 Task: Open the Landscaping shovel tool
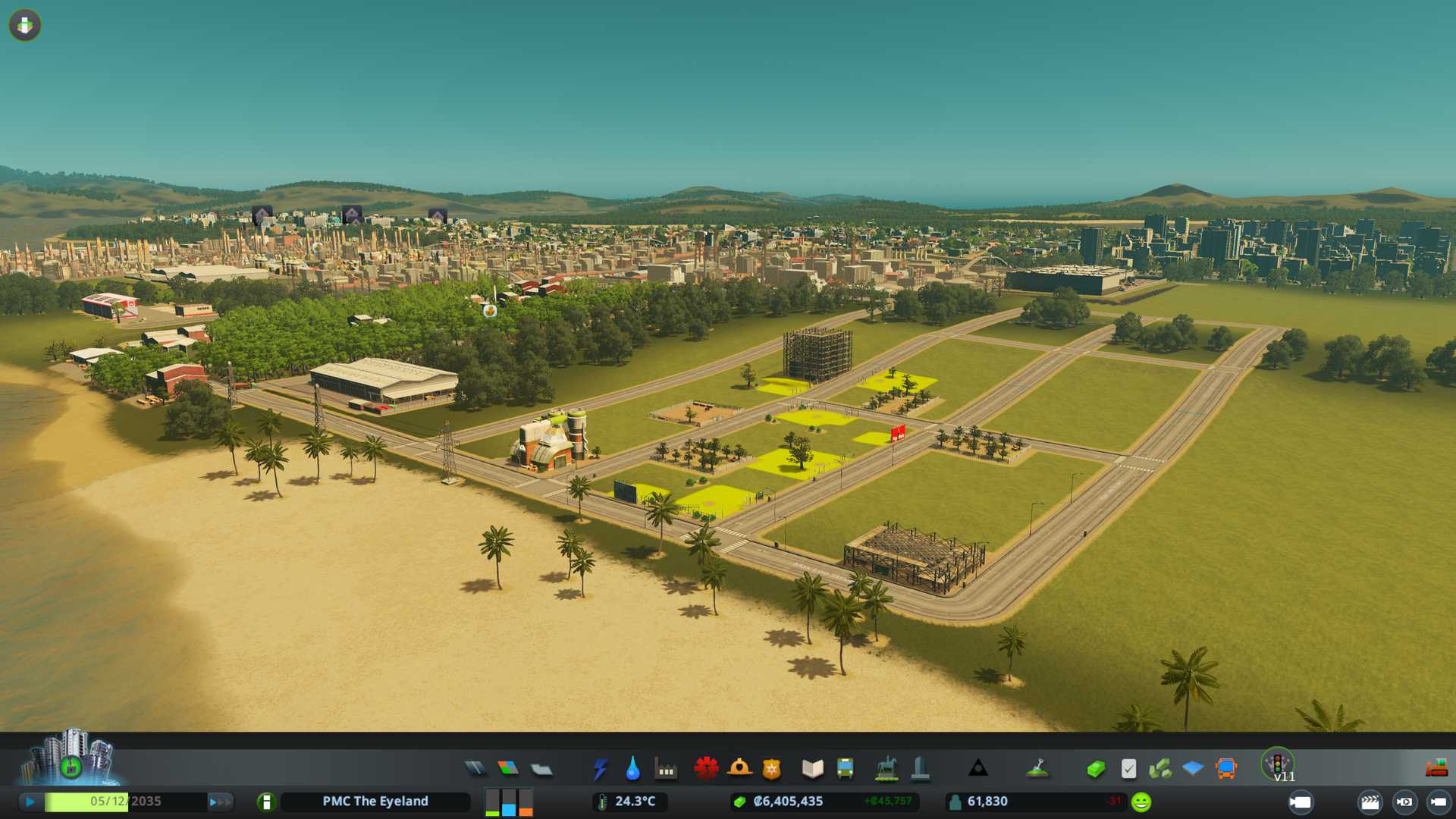click(1037, 769)
